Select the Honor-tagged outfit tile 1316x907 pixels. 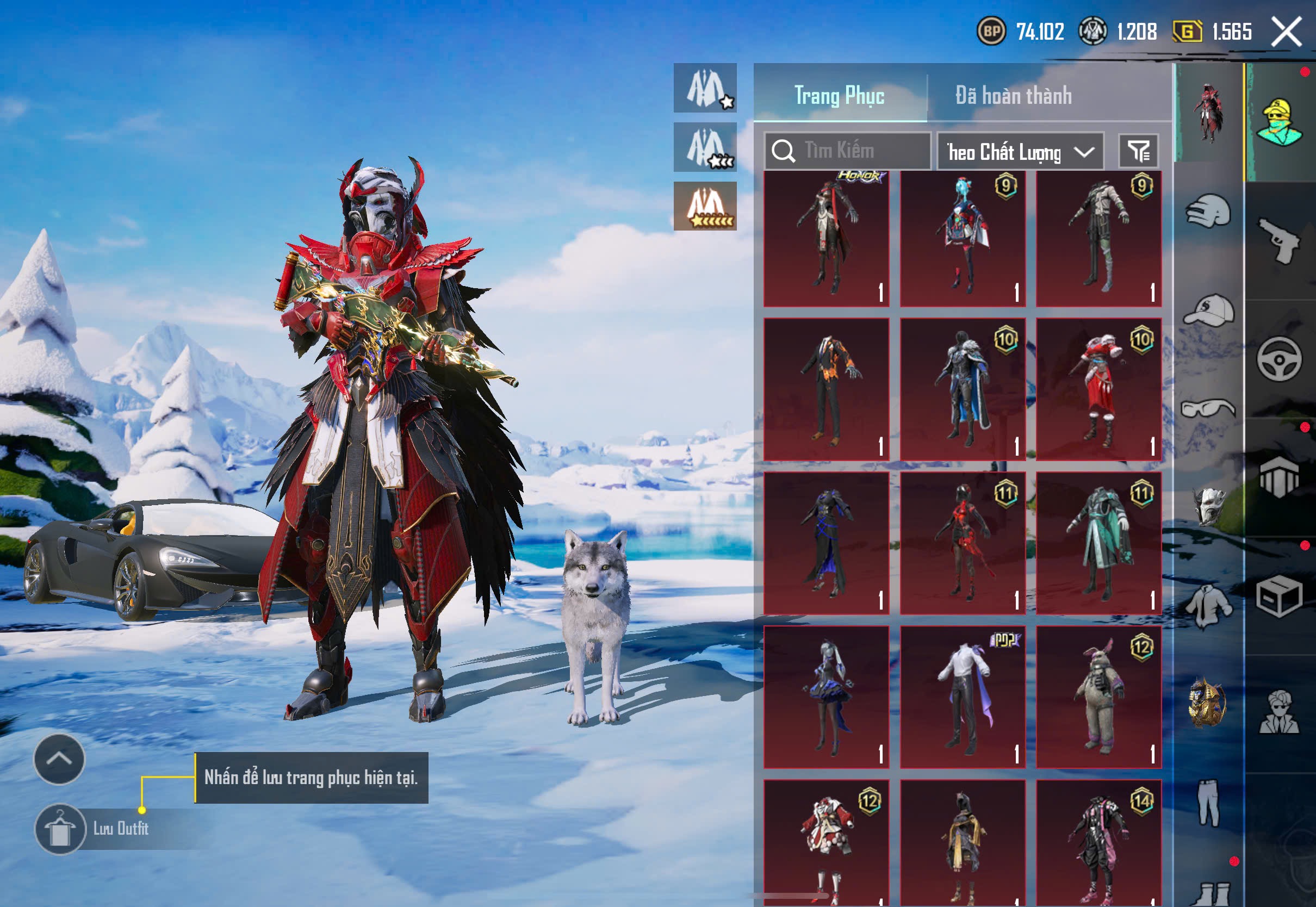point(826,239)
